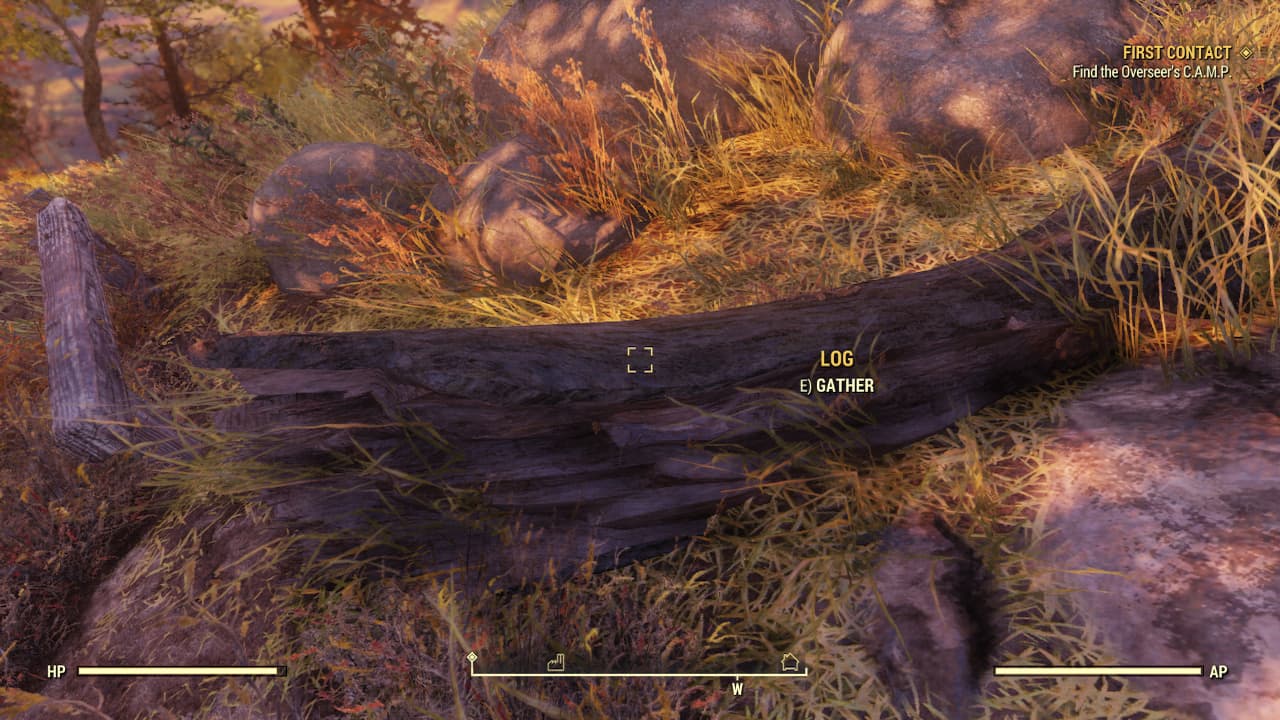Expand the compass bar display
Image resolution: width=1280 pixels, height=720 pixels.
coord(640,674)
